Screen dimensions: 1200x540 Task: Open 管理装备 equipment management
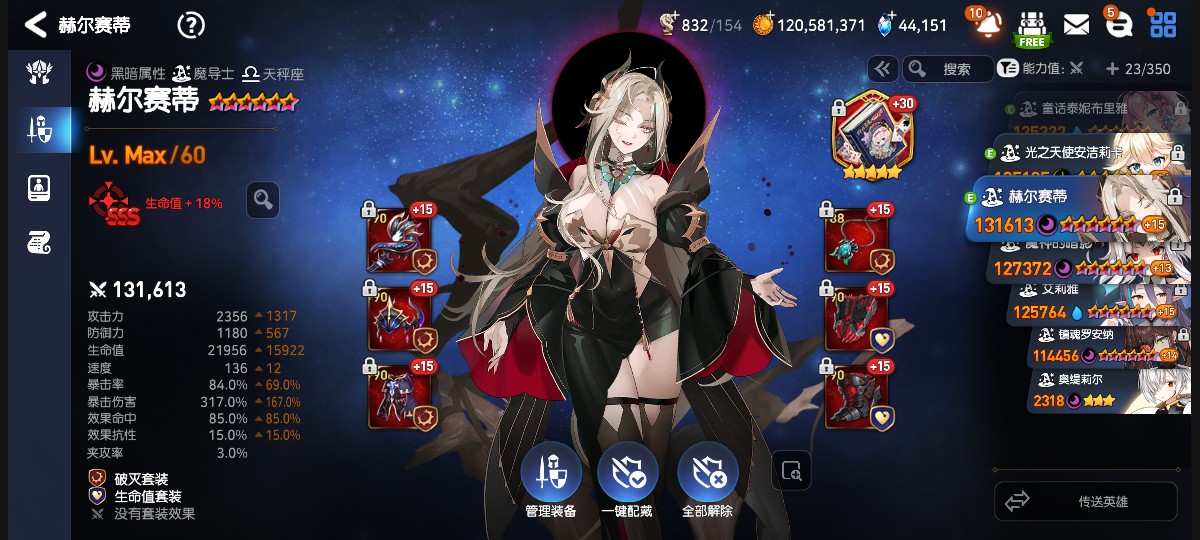[x=550, y=477]
